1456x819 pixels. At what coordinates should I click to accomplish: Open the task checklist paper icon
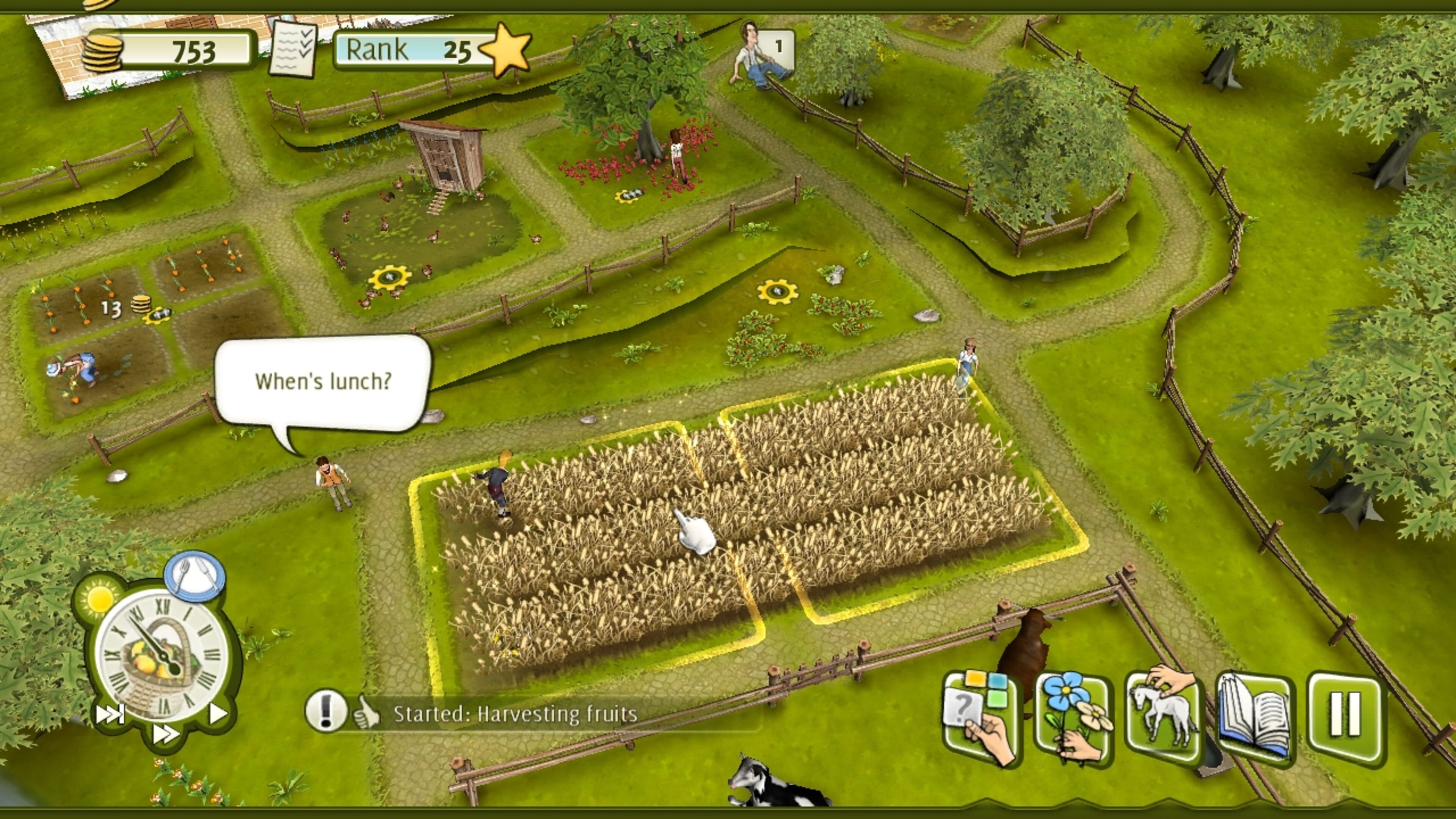(293, 50)
